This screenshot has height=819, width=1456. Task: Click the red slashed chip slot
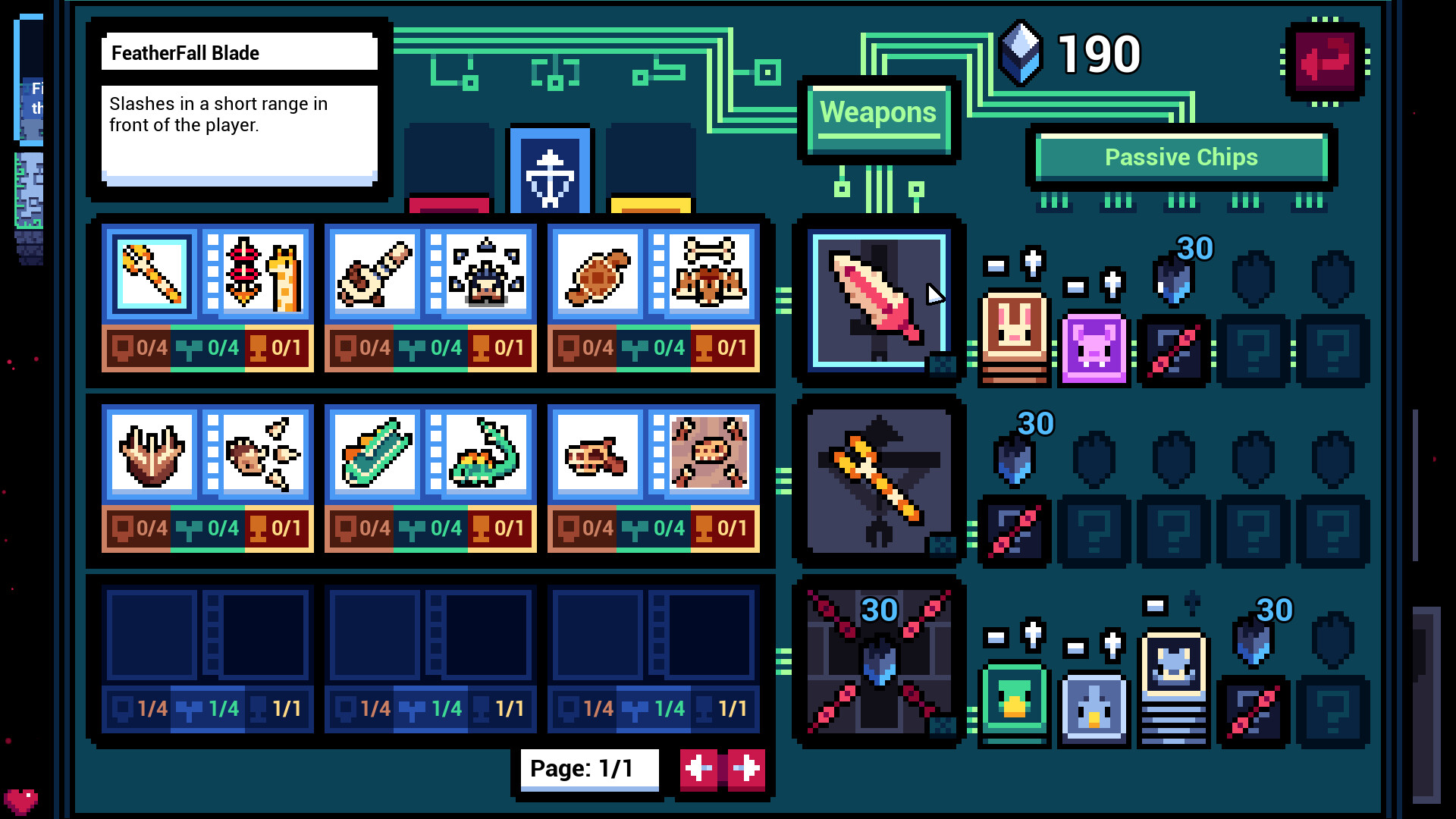pyautogui.click(x=1174, y=351)
